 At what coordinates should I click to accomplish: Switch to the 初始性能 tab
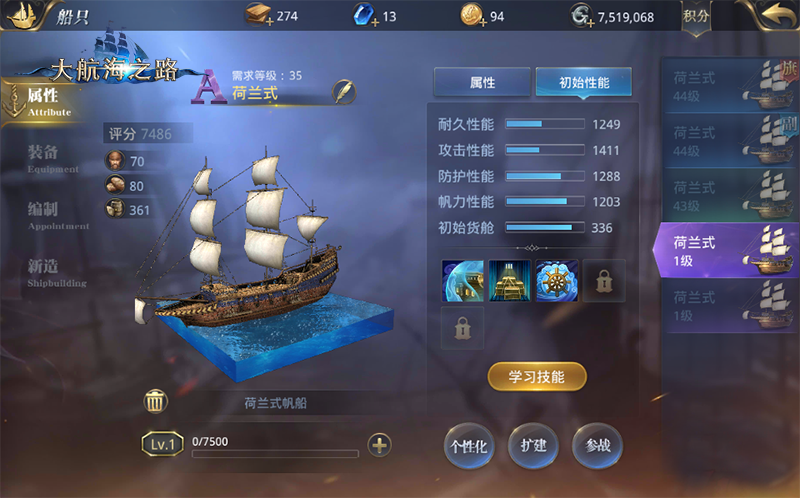pyautogui.click(x=583, y=83)
